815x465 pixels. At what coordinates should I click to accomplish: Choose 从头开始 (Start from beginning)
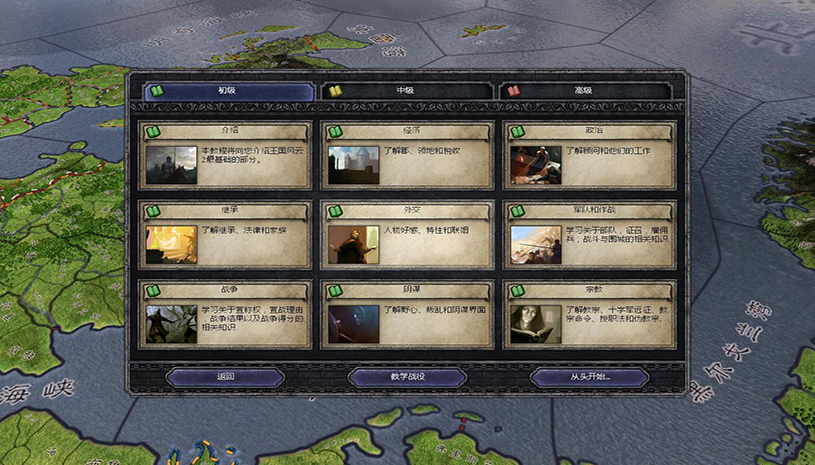coord(589,377)
